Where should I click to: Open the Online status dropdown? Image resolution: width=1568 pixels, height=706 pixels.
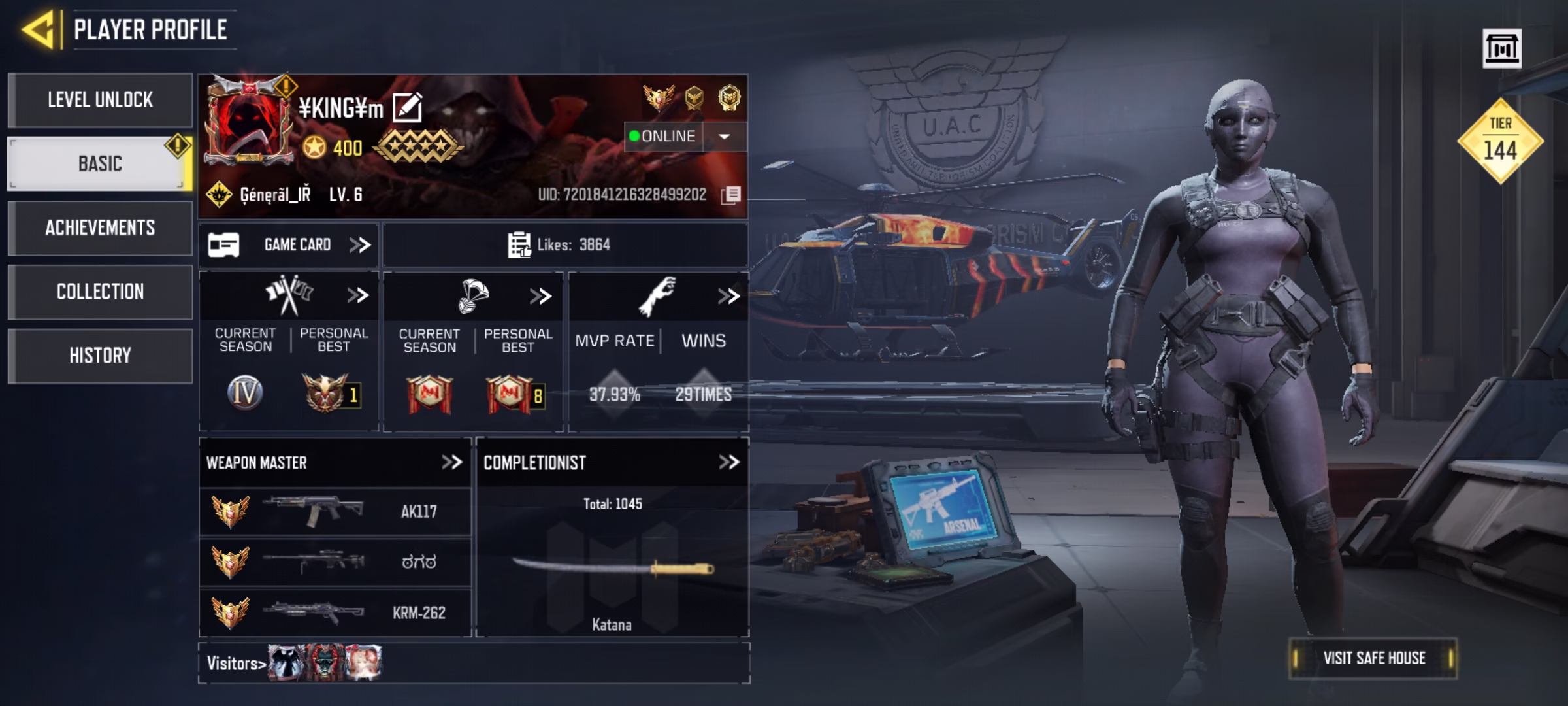(x=724, y=136)
